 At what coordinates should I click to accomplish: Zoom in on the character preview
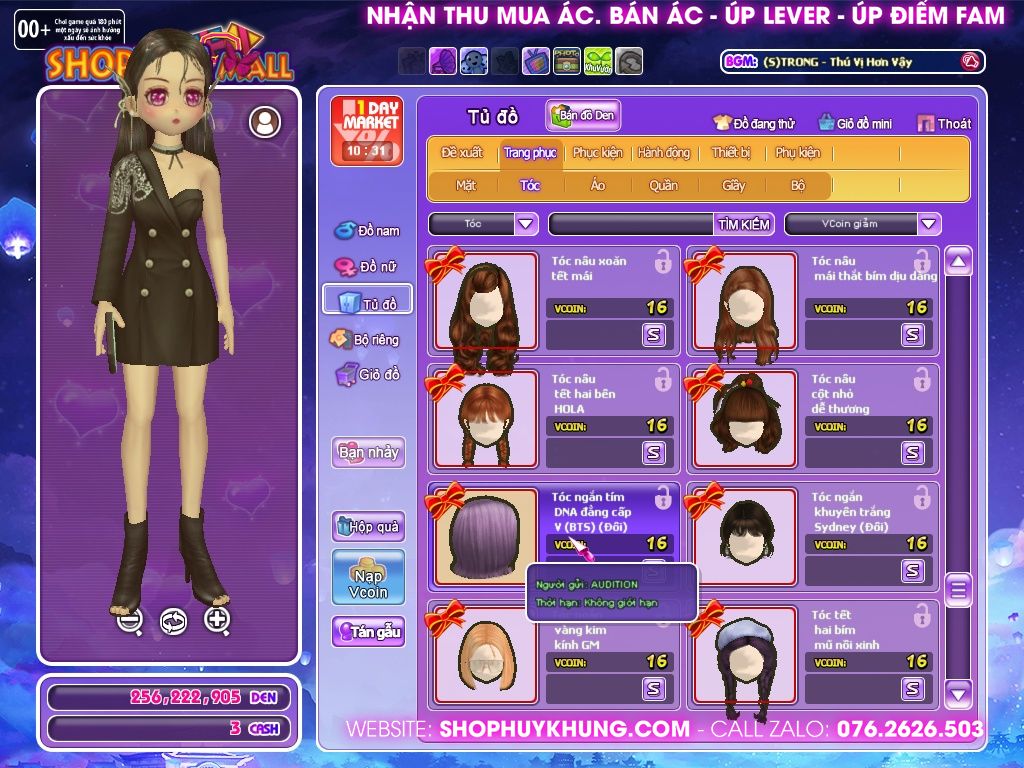pyautogui.click(x=217, y=620)
